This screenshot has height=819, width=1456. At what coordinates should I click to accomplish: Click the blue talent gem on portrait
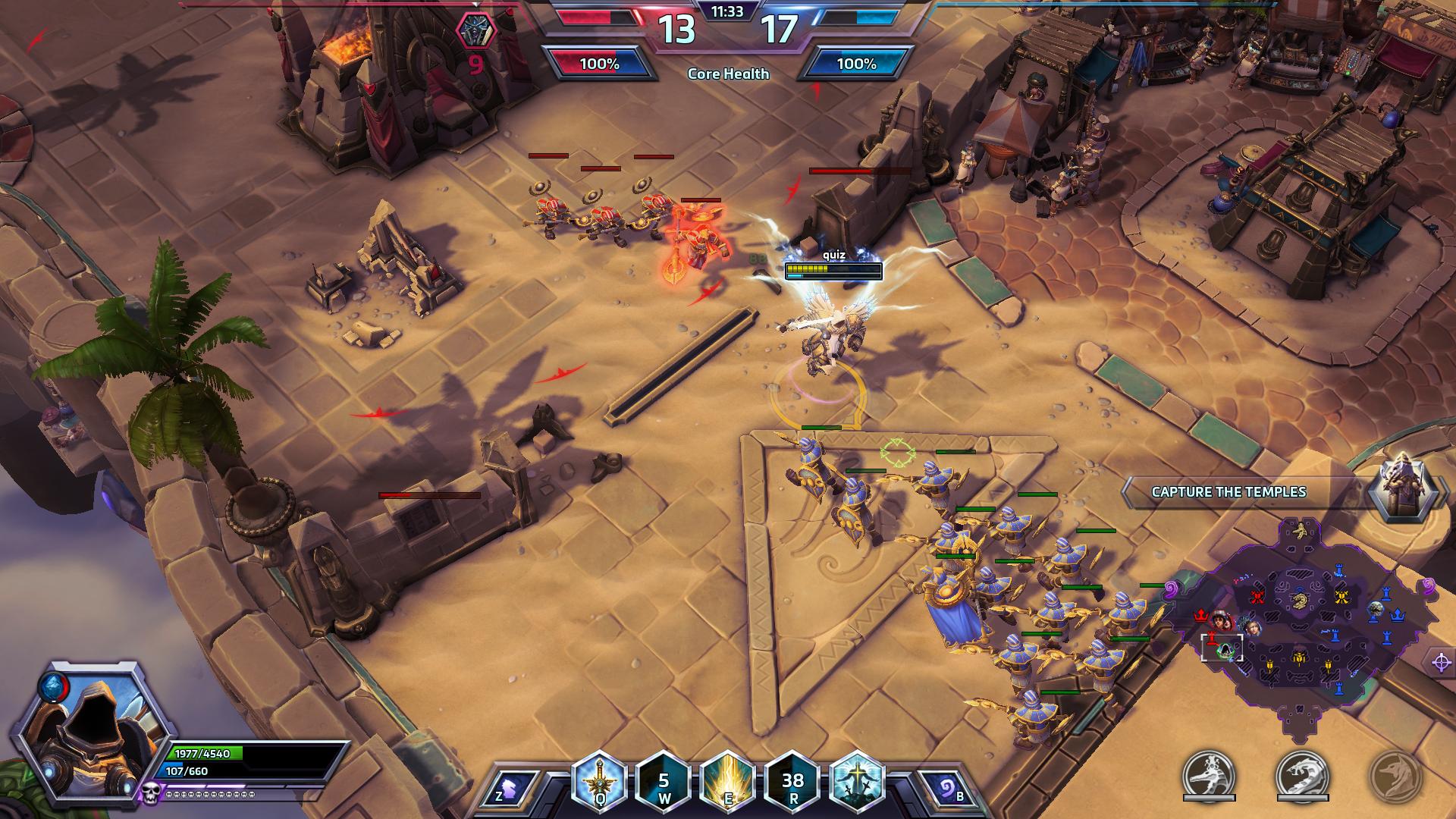[52, 684]
